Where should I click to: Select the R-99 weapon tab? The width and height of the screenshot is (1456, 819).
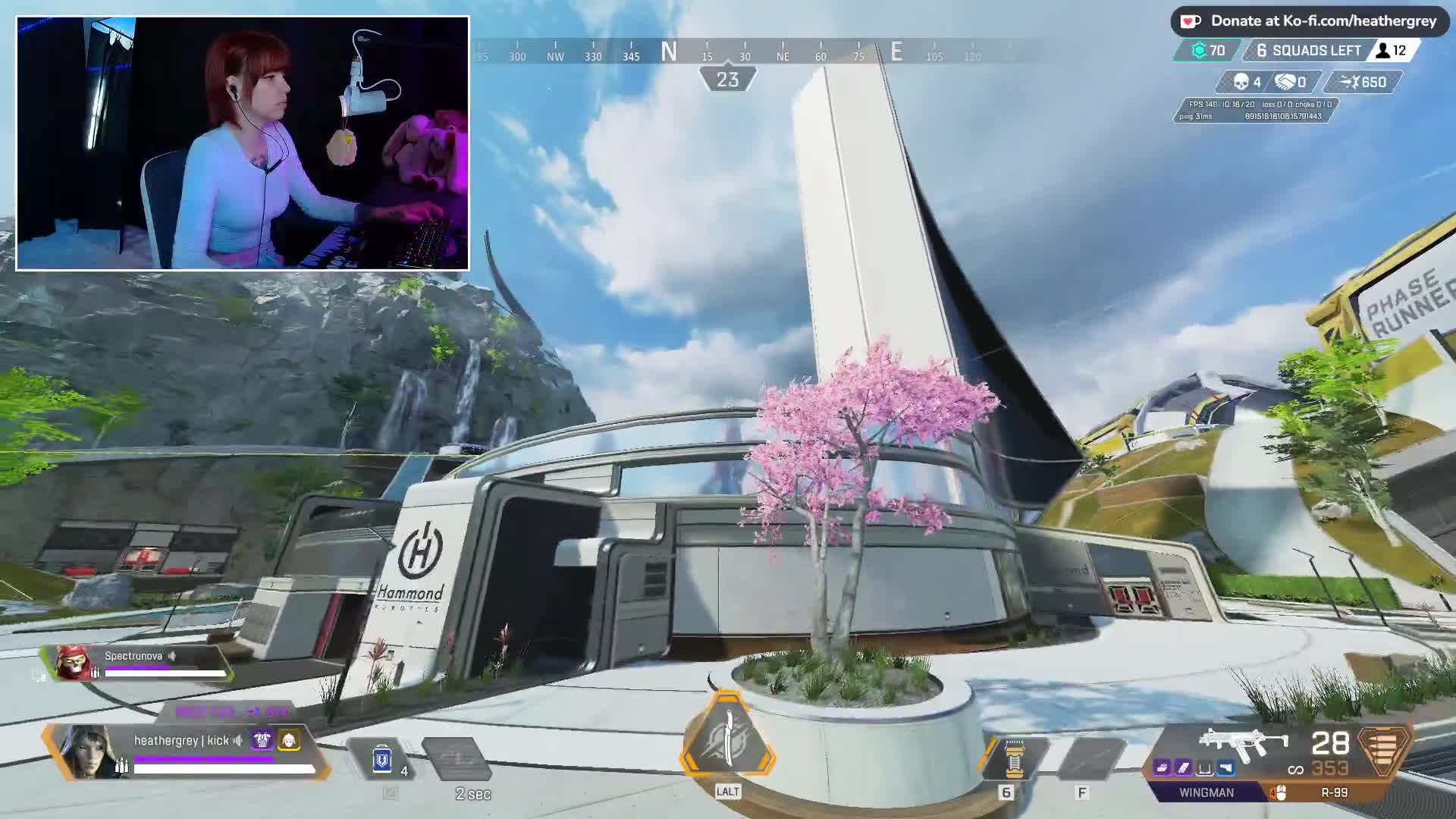pyautogui.click(x=1334, y=792)
